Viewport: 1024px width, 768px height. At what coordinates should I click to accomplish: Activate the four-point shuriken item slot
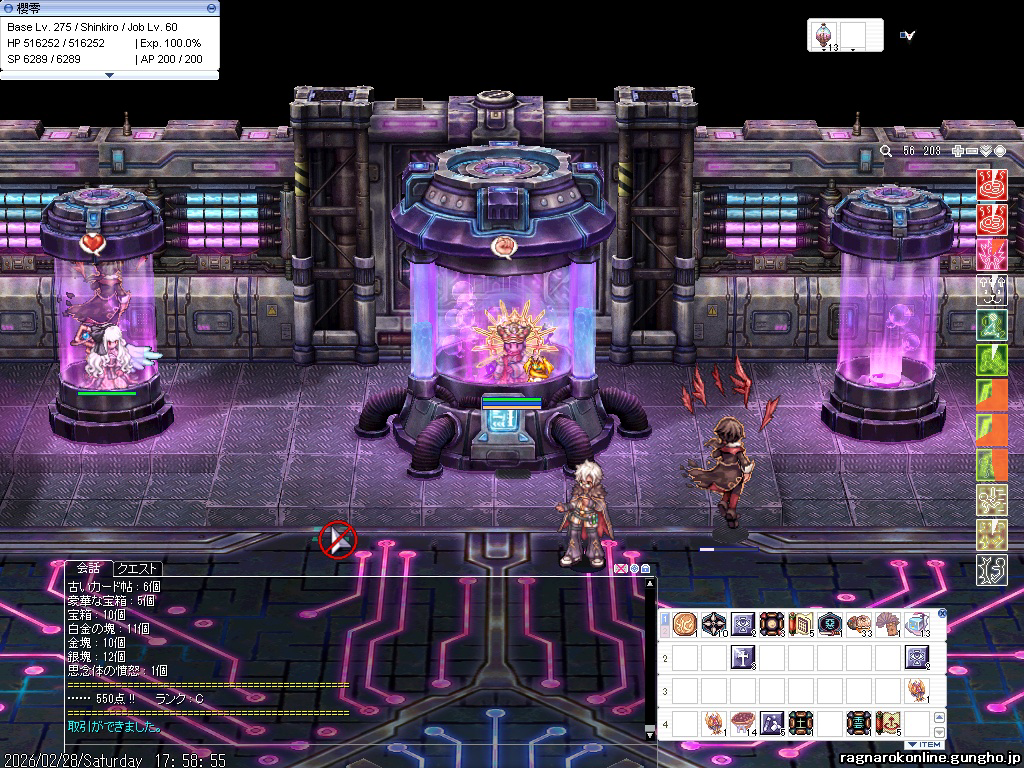point(713,625)
